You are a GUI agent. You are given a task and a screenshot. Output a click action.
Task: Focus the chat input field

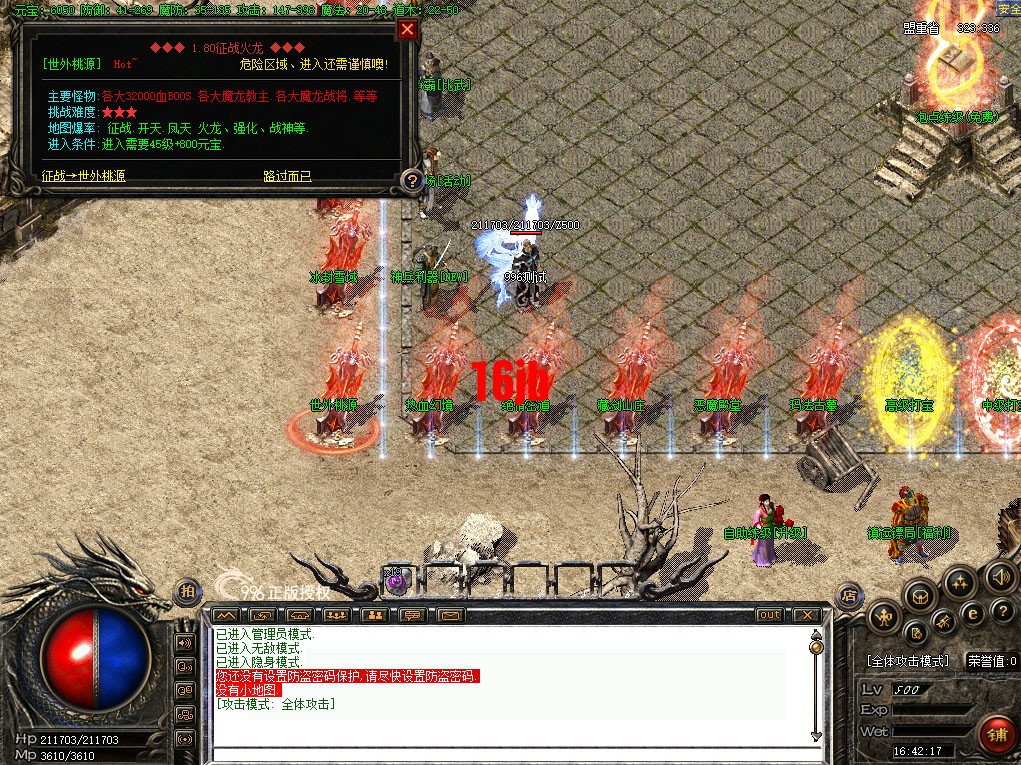[510, 753]
